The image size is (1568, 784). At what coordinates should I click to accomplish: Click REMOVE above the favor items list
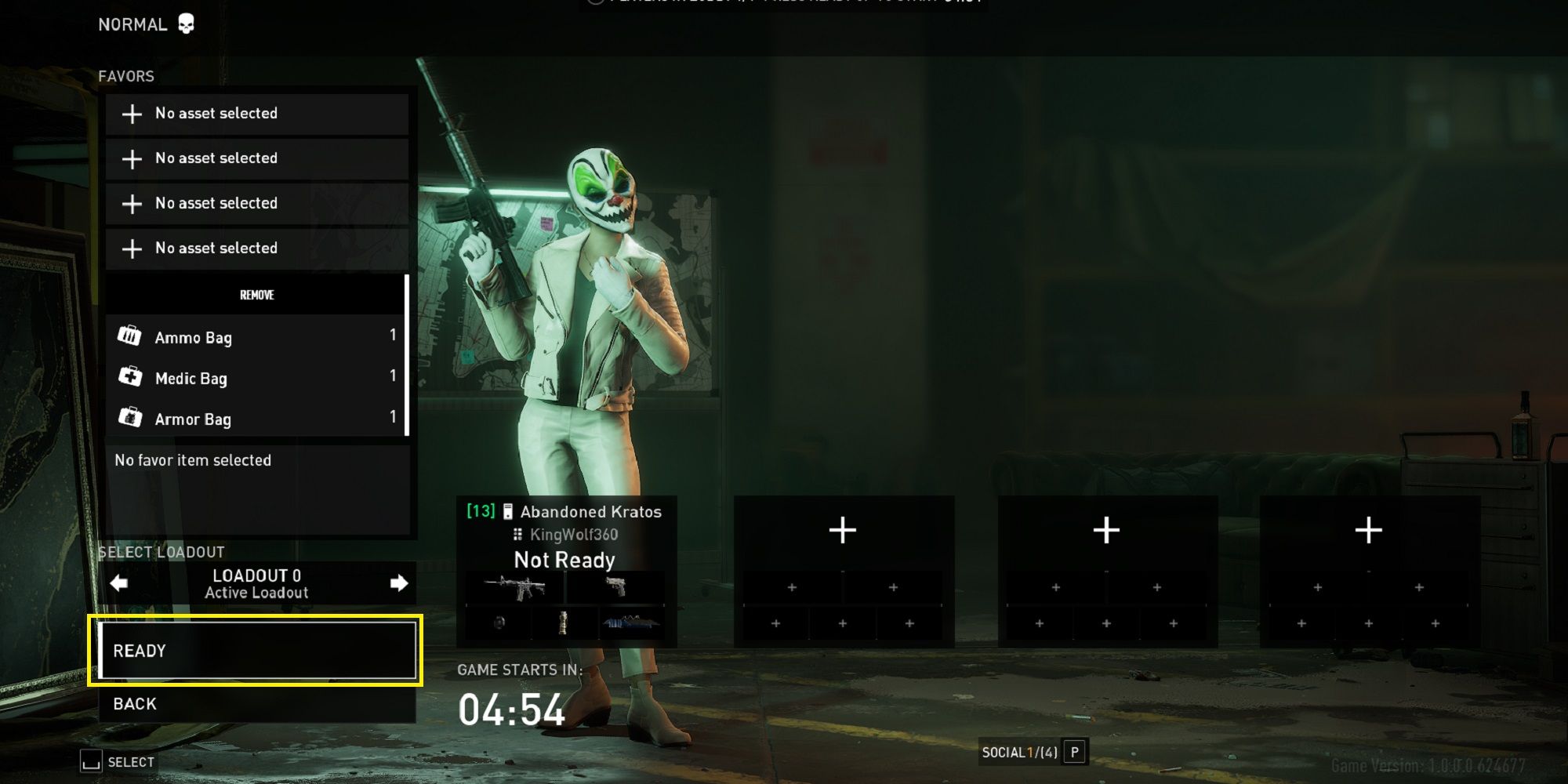[256, 295]
